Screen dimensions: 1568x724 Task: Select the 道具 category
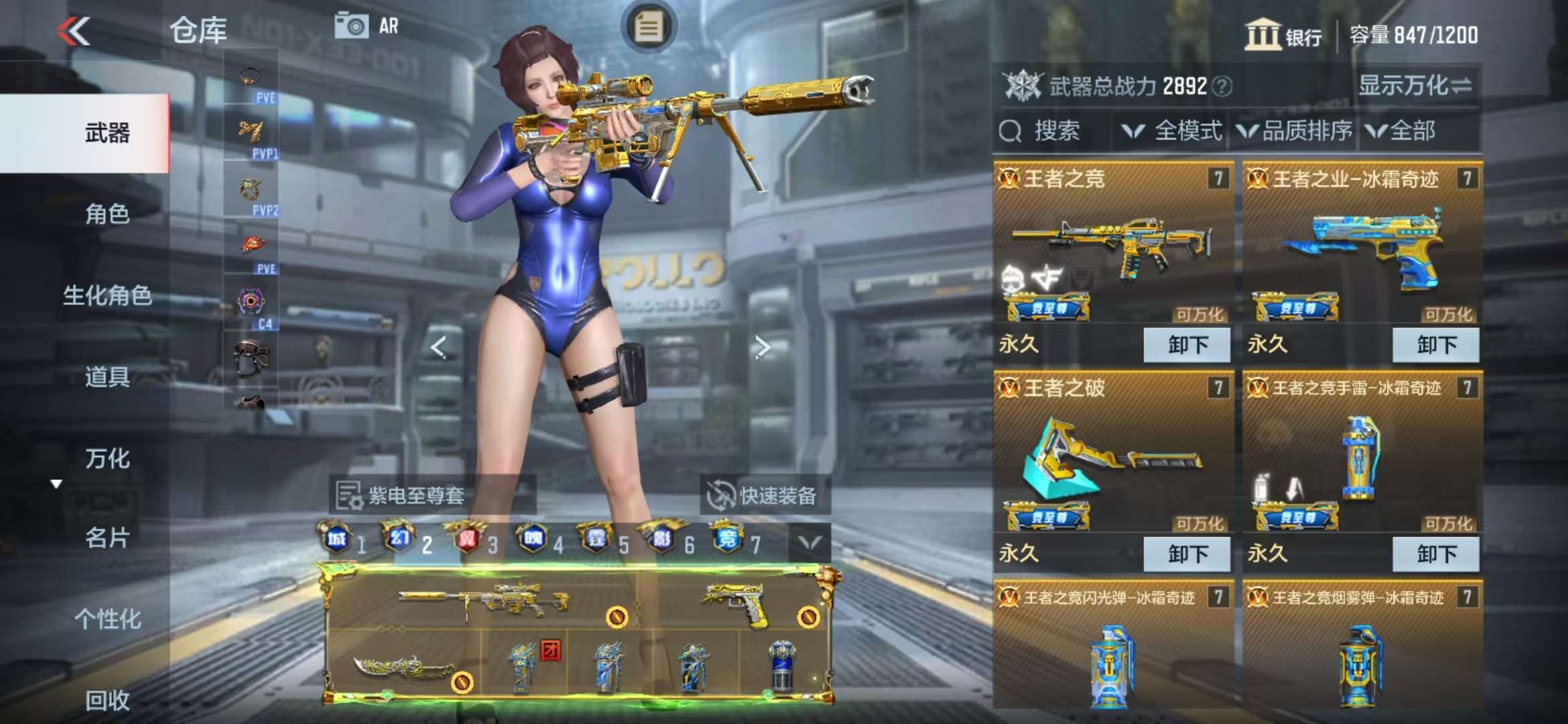(x=107, y=377)
